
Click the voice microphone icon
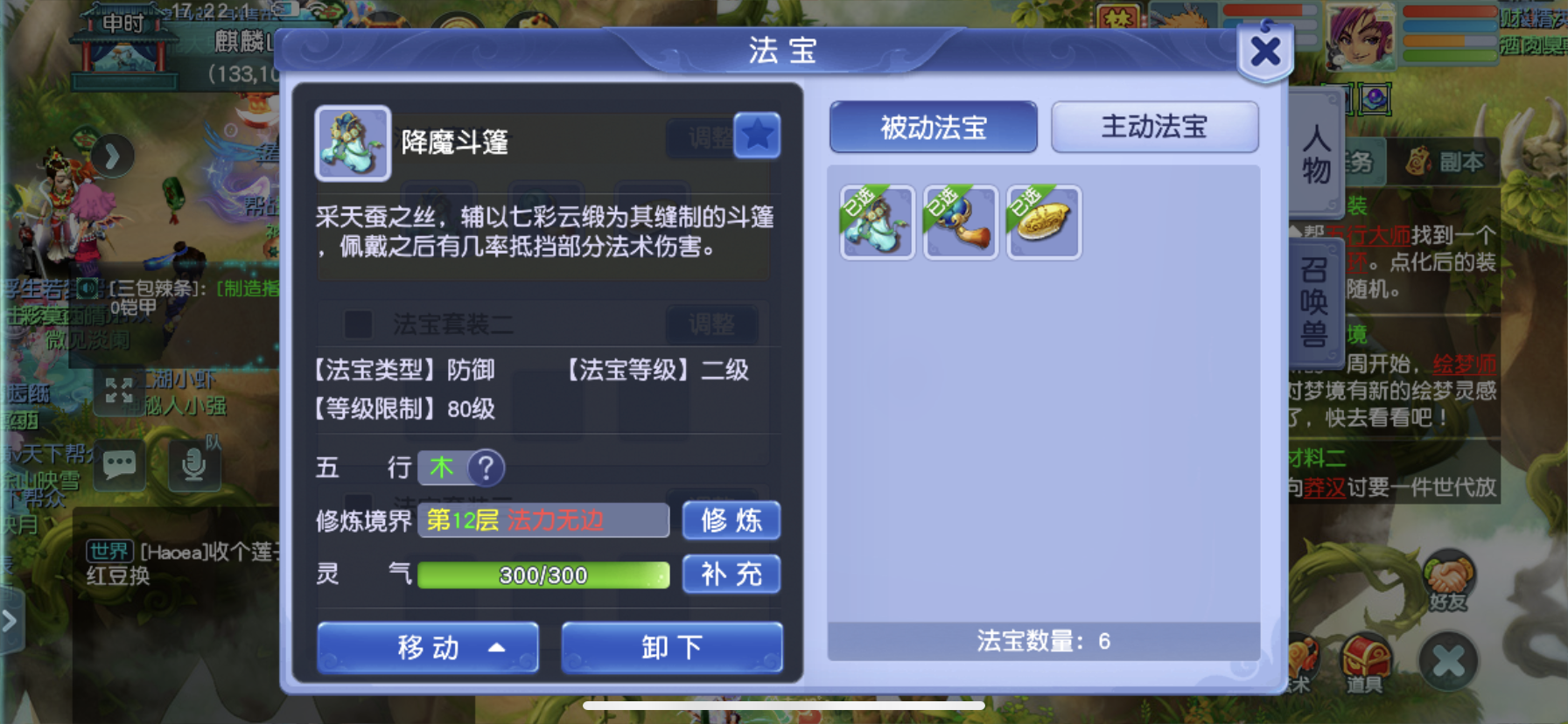(194, 465)
